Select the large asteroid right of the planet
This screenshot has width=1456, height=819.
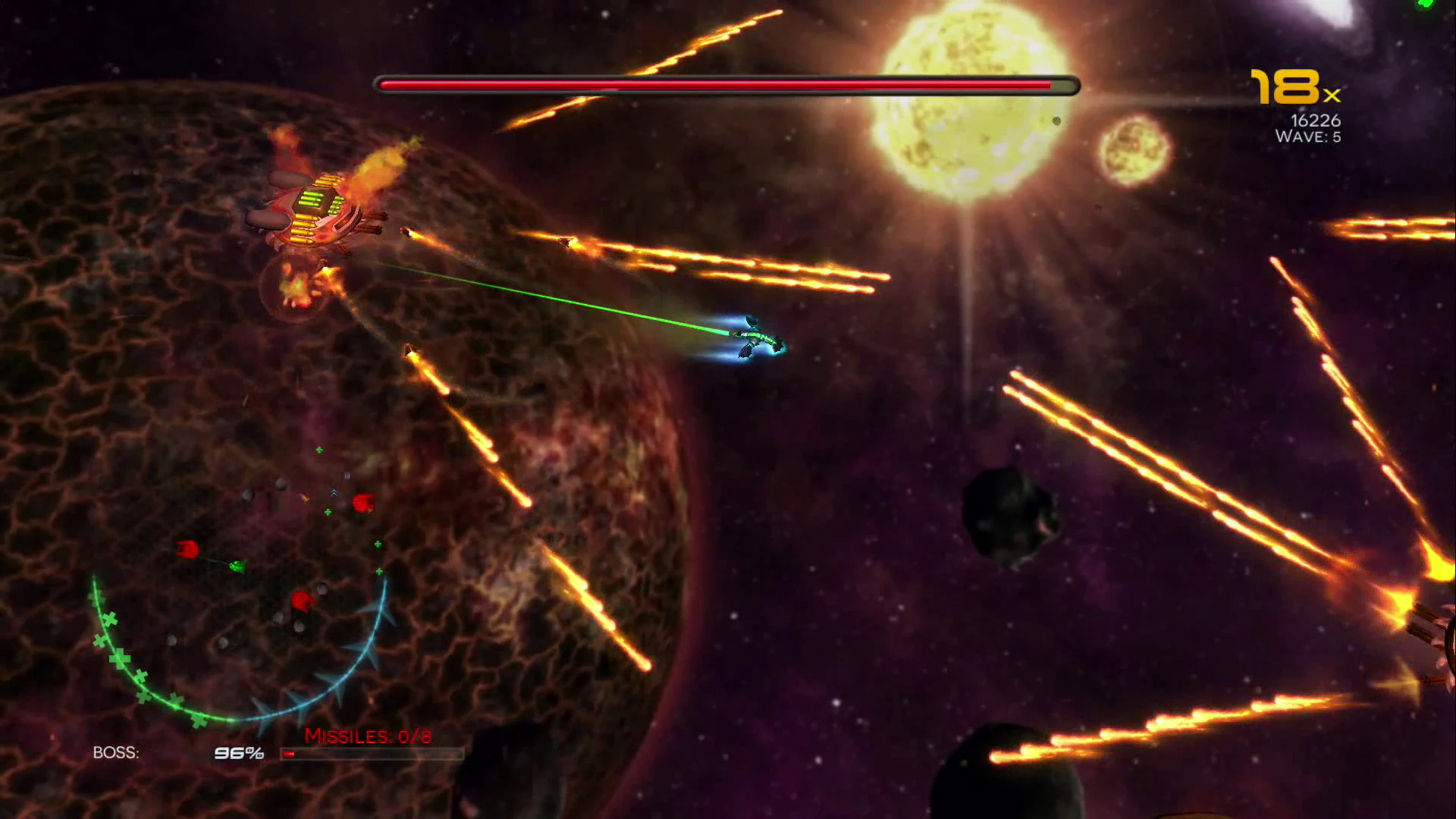1009,508
